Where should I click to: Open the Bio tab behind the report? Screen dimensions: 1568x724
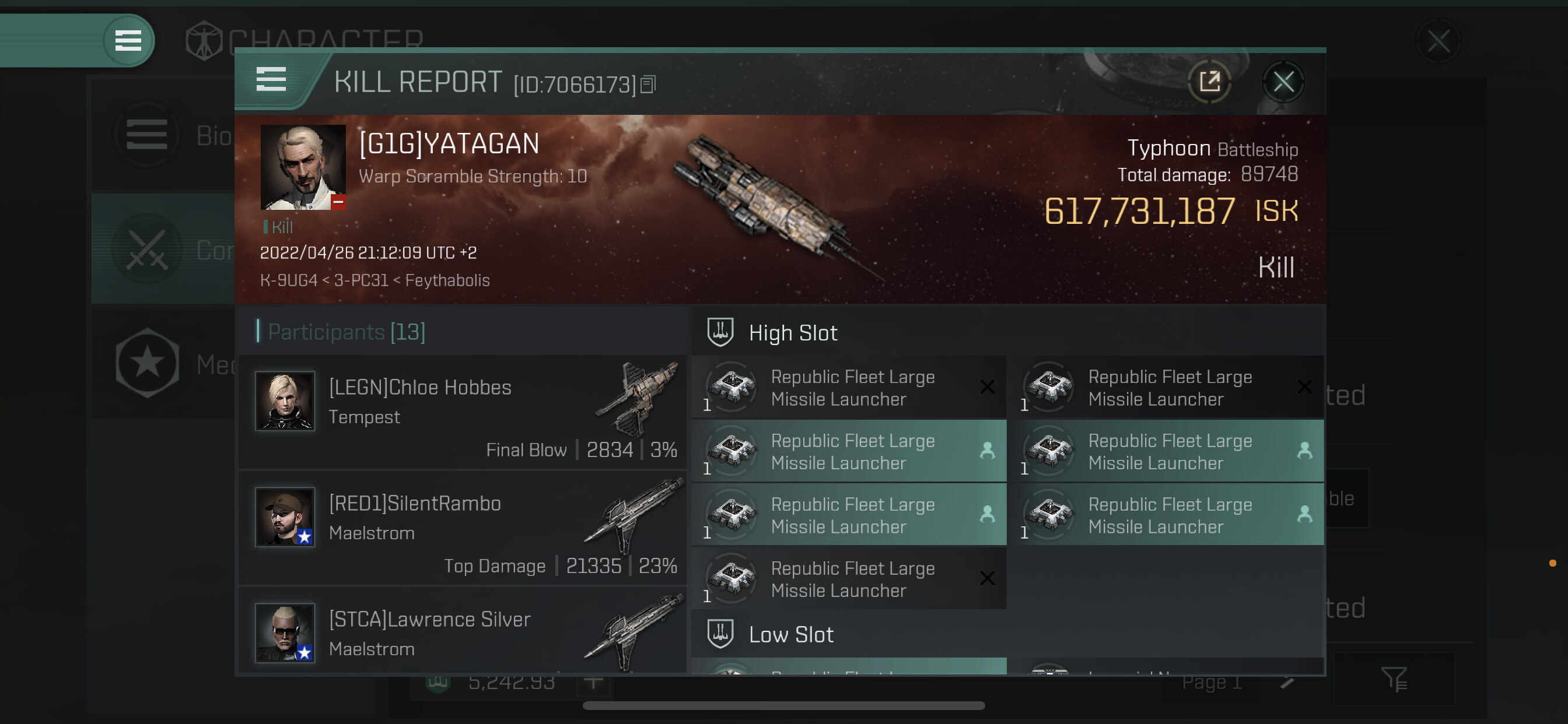tap(164, 135)
